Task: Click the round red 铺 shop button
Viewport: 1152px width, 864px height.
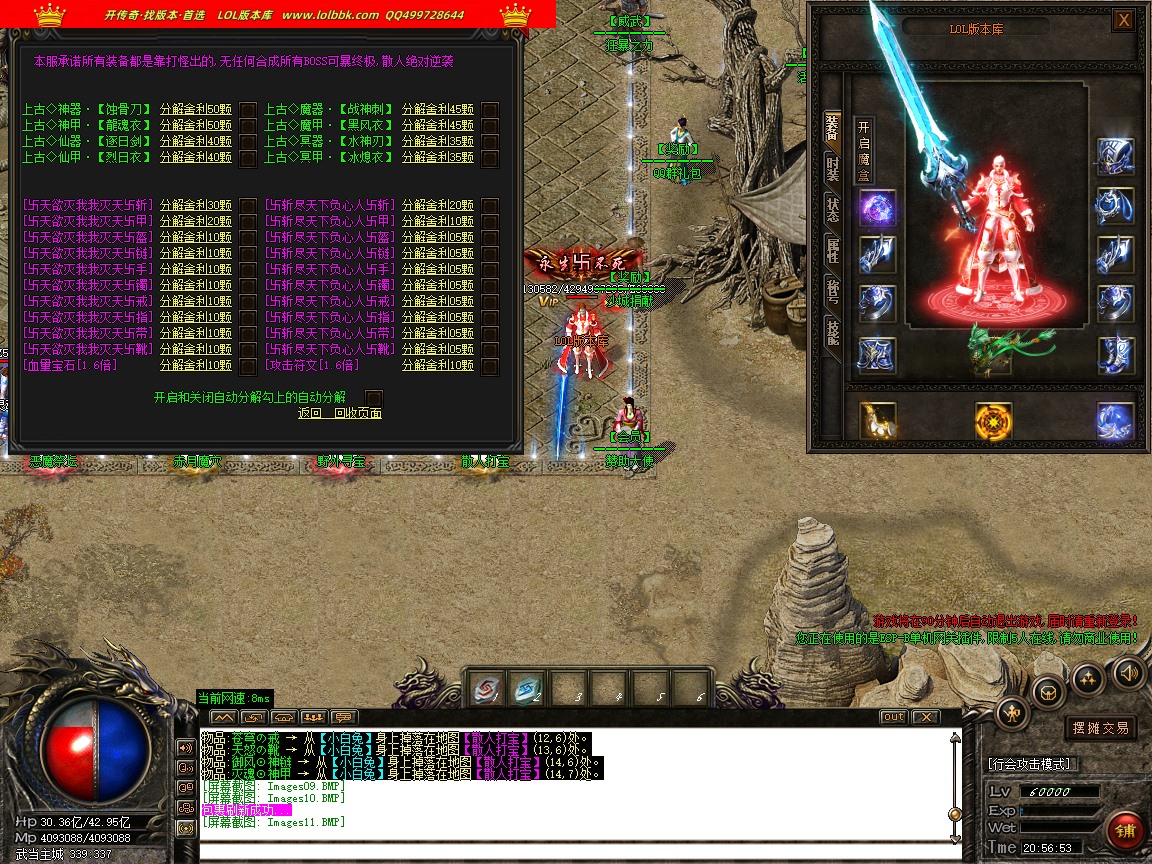Action: [1126, 830]
